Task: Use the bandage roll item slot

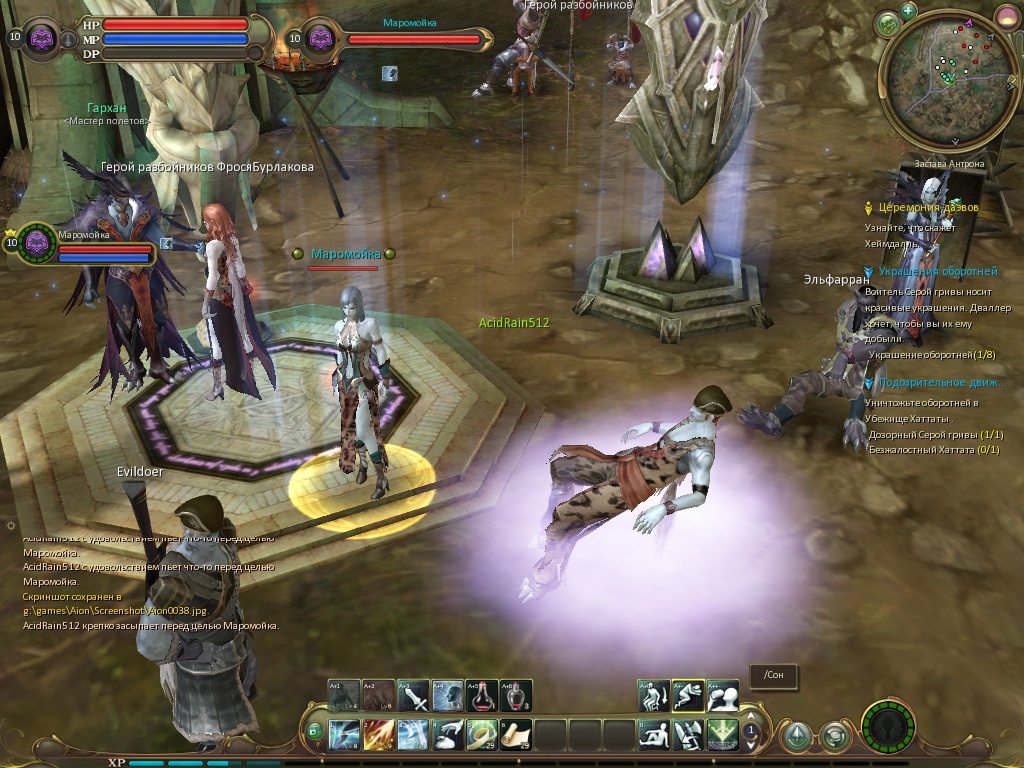Action: click(x=448, y=735)
